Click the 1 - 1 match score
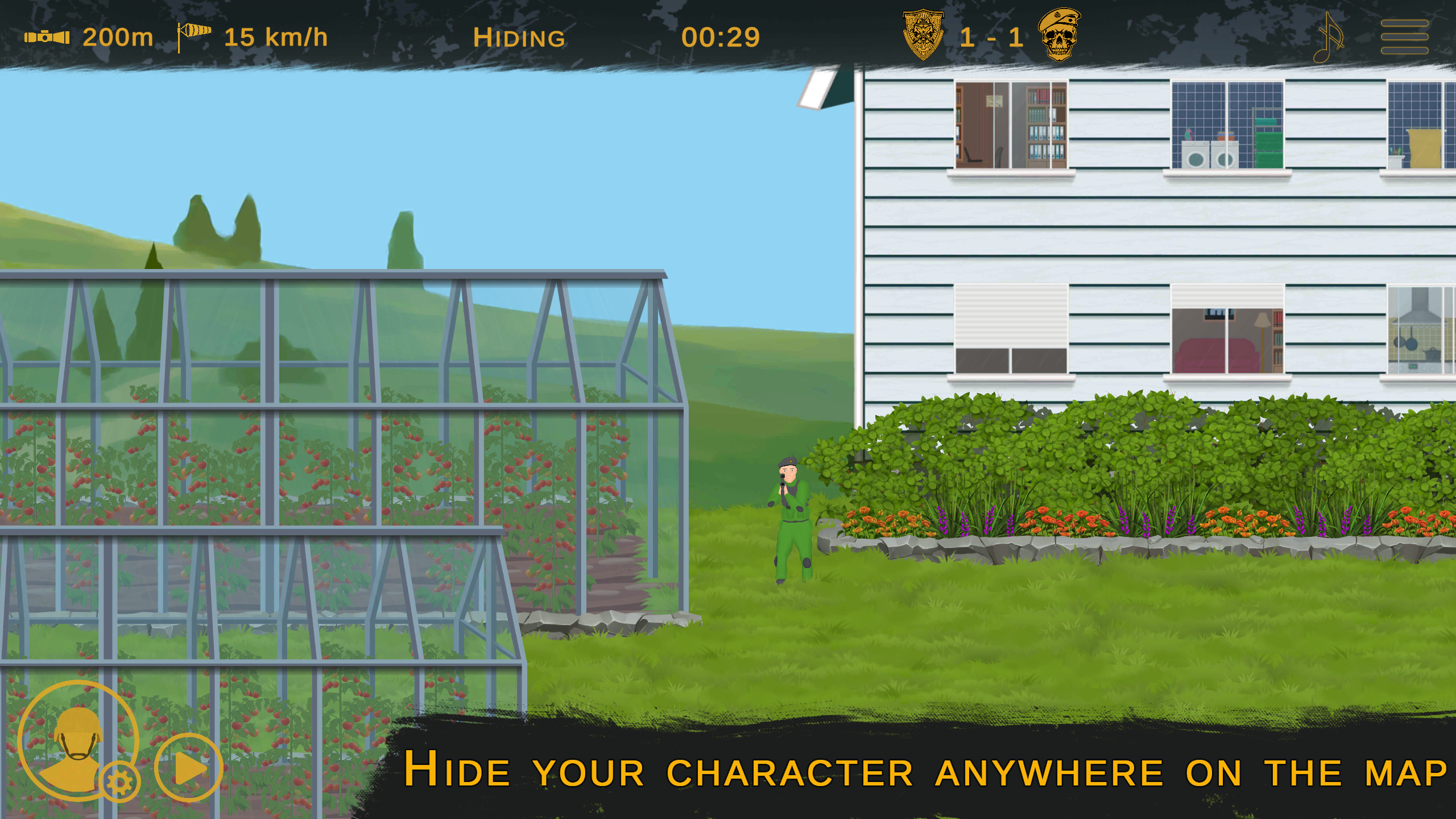 click(994, 36)
